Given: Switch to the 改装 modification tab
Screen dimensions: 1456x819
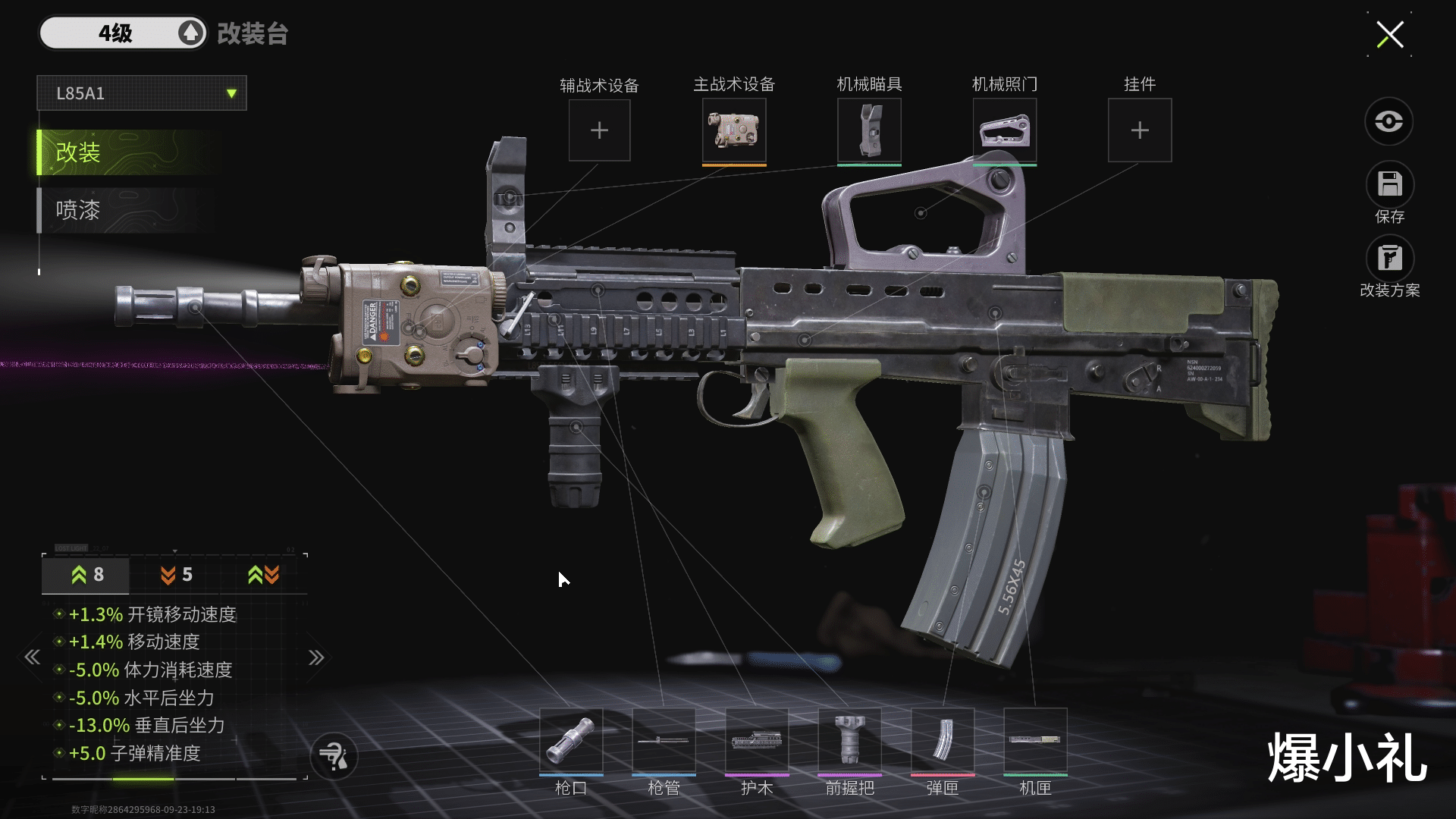Looking at the screenshot, I should click(x=129, y=152).
